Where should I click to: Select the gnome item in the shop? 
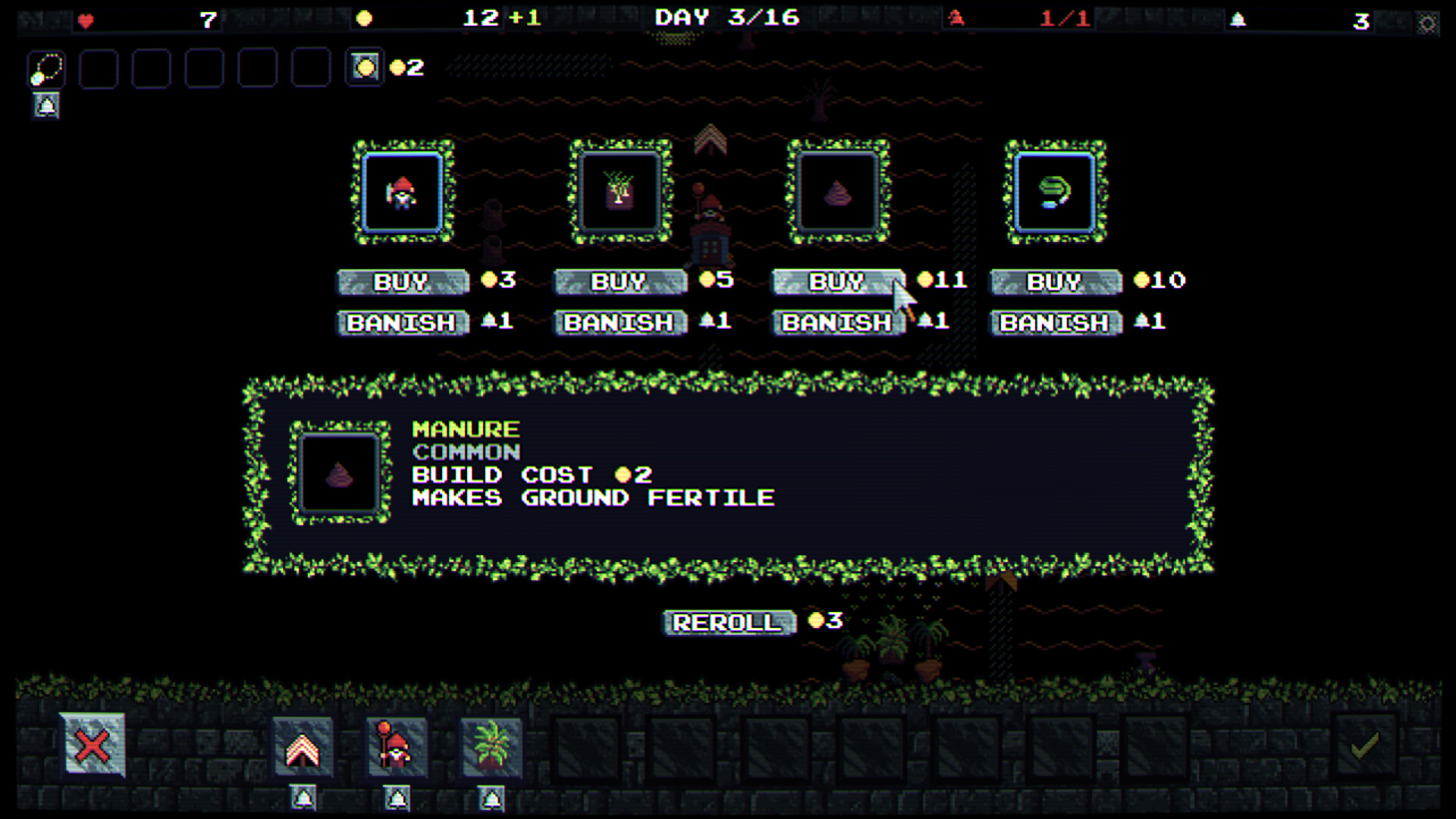[x=403, y=193]
